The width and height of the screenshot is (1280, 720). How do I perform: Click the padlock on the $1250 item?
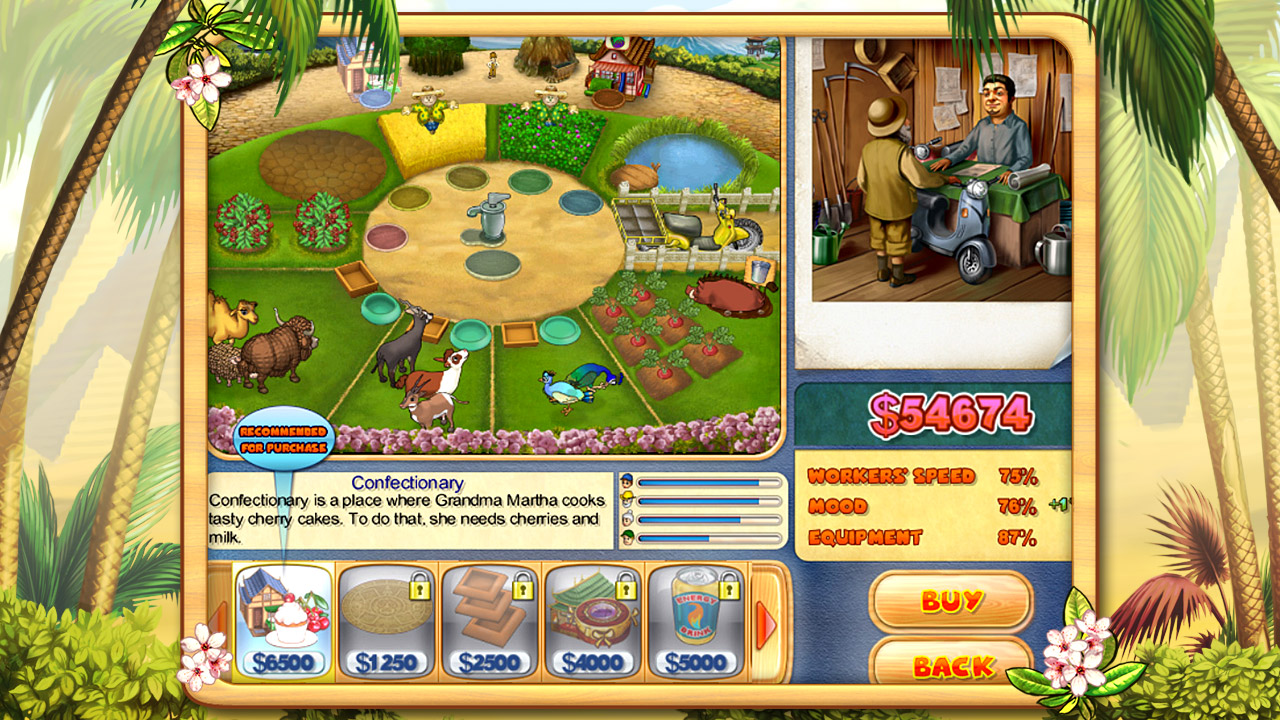click(418, 588)
